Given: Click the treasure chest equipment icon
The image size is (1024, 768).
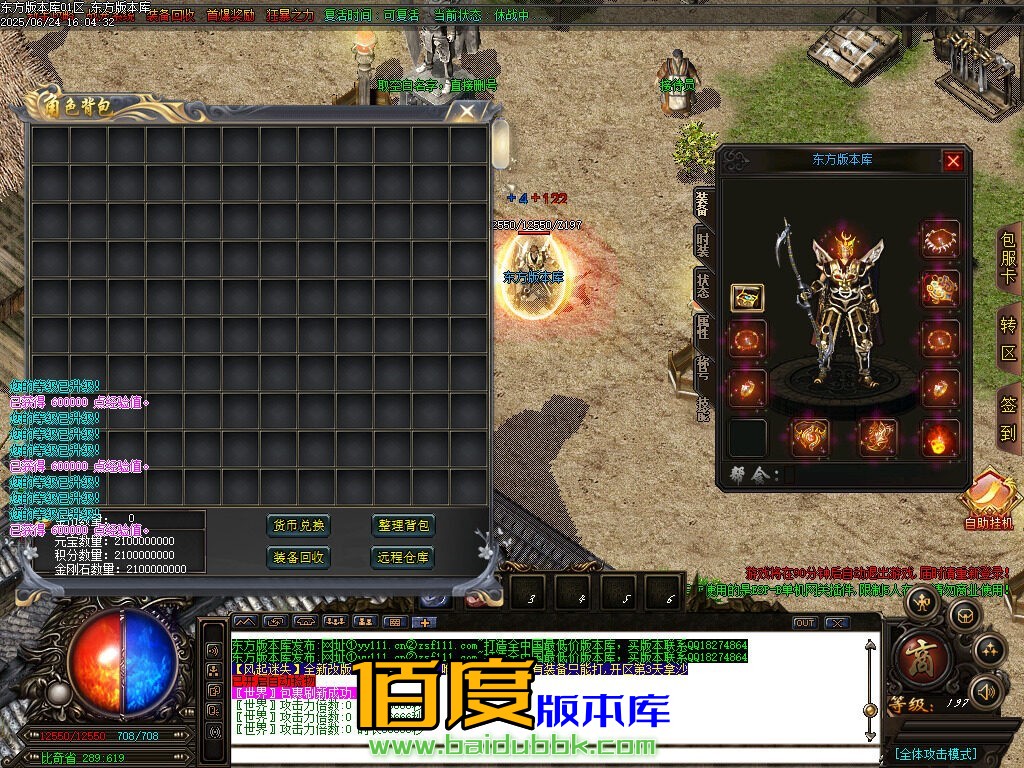Looking at the screenshot, I should pyautogui.click(x=746, y=297).
